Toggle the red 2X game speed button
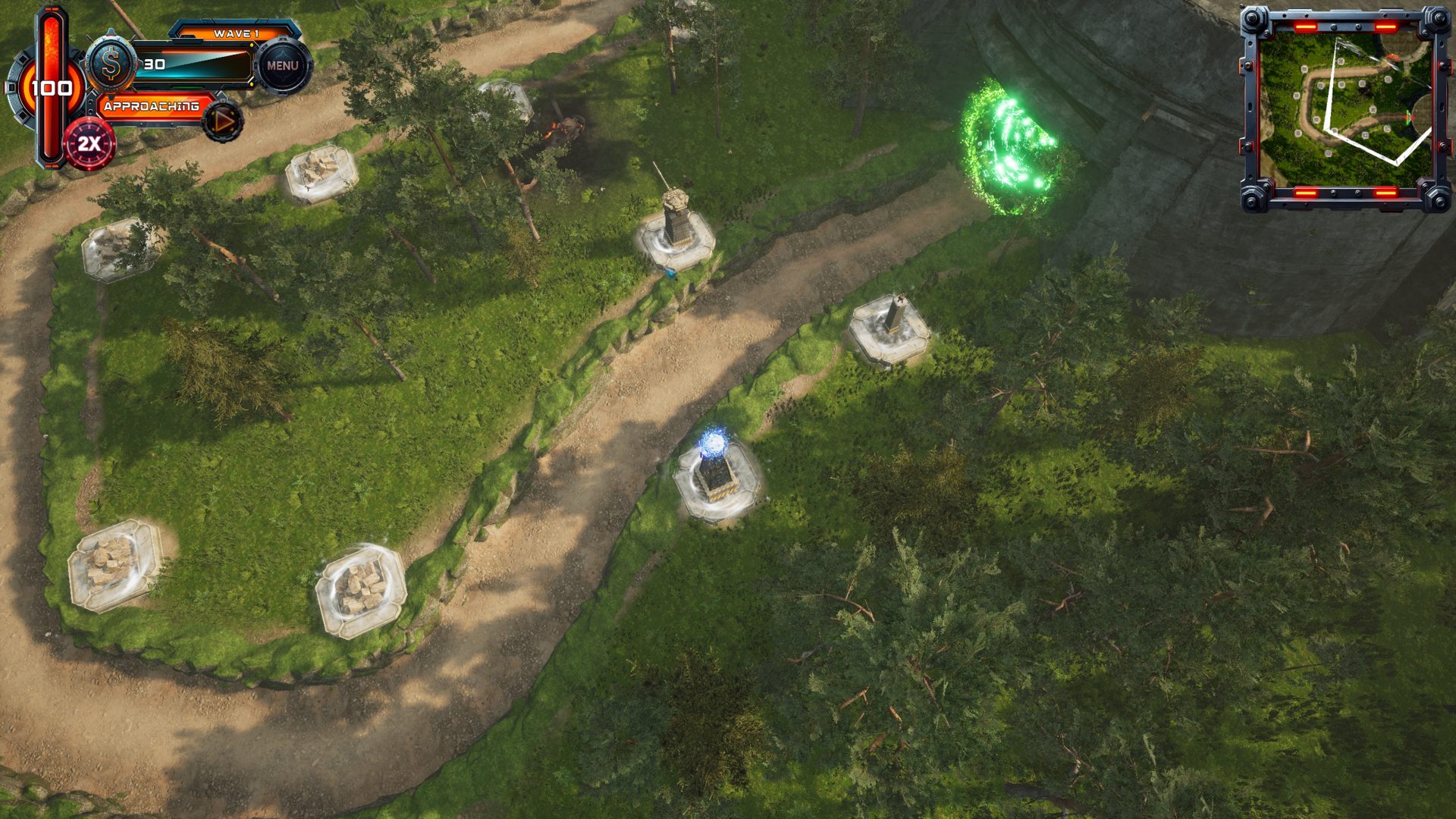 click(x=89, y=144)
